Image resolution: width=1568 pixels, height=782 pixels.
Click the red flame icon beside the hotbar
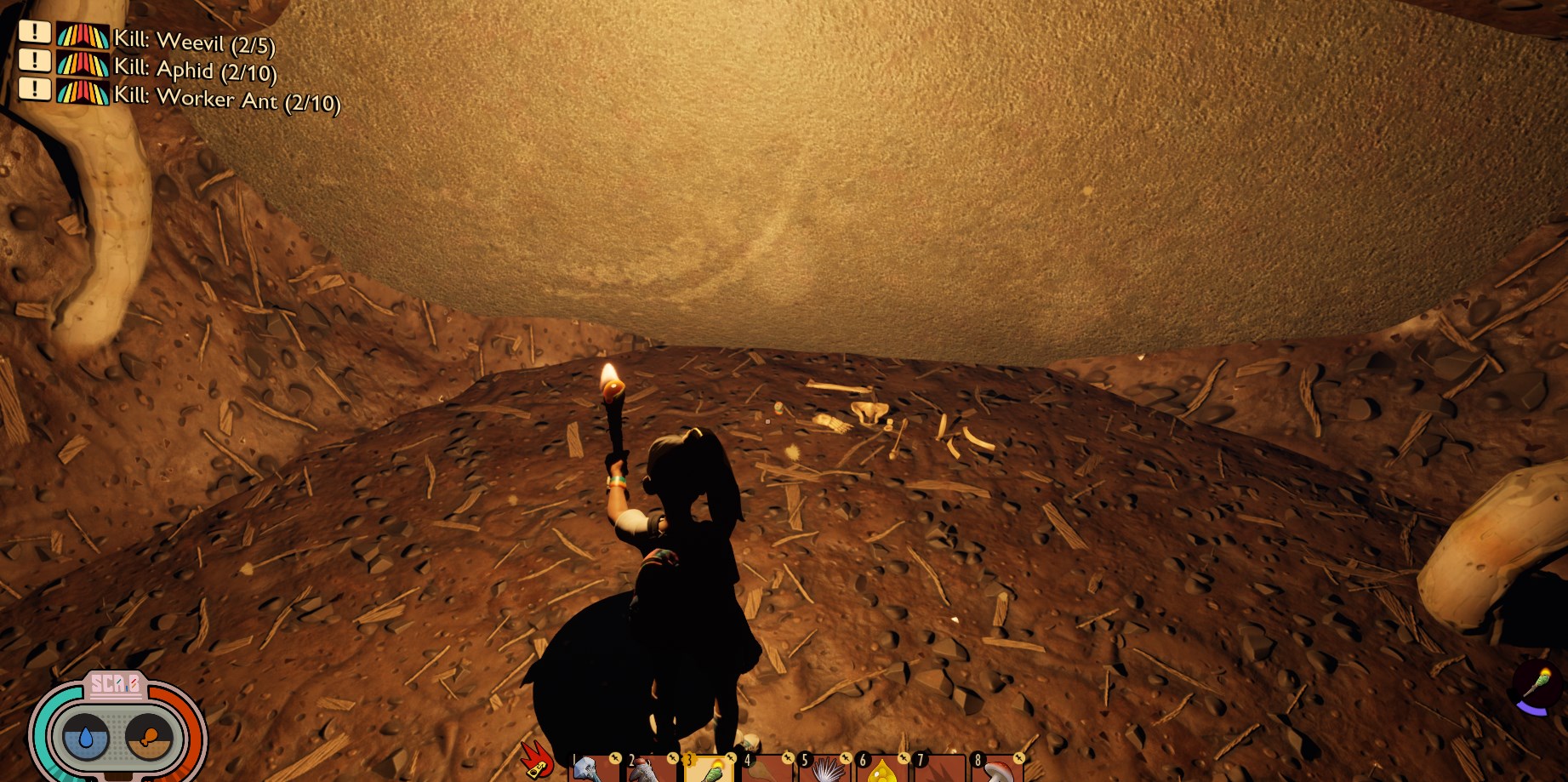point(538,759)
